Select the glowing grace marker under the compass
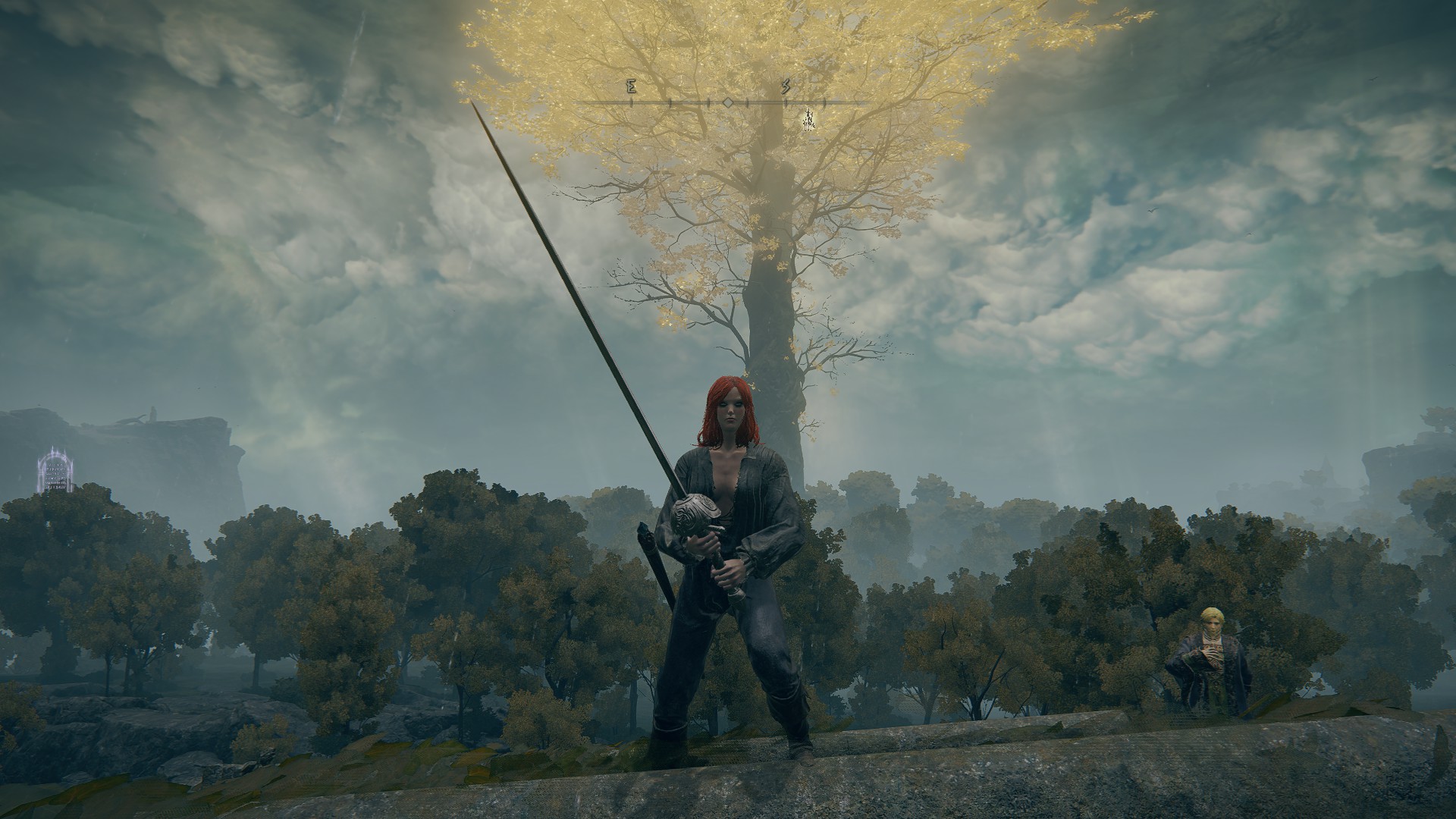The height and width of the screenshot is (819, 1456). (809, 120)
